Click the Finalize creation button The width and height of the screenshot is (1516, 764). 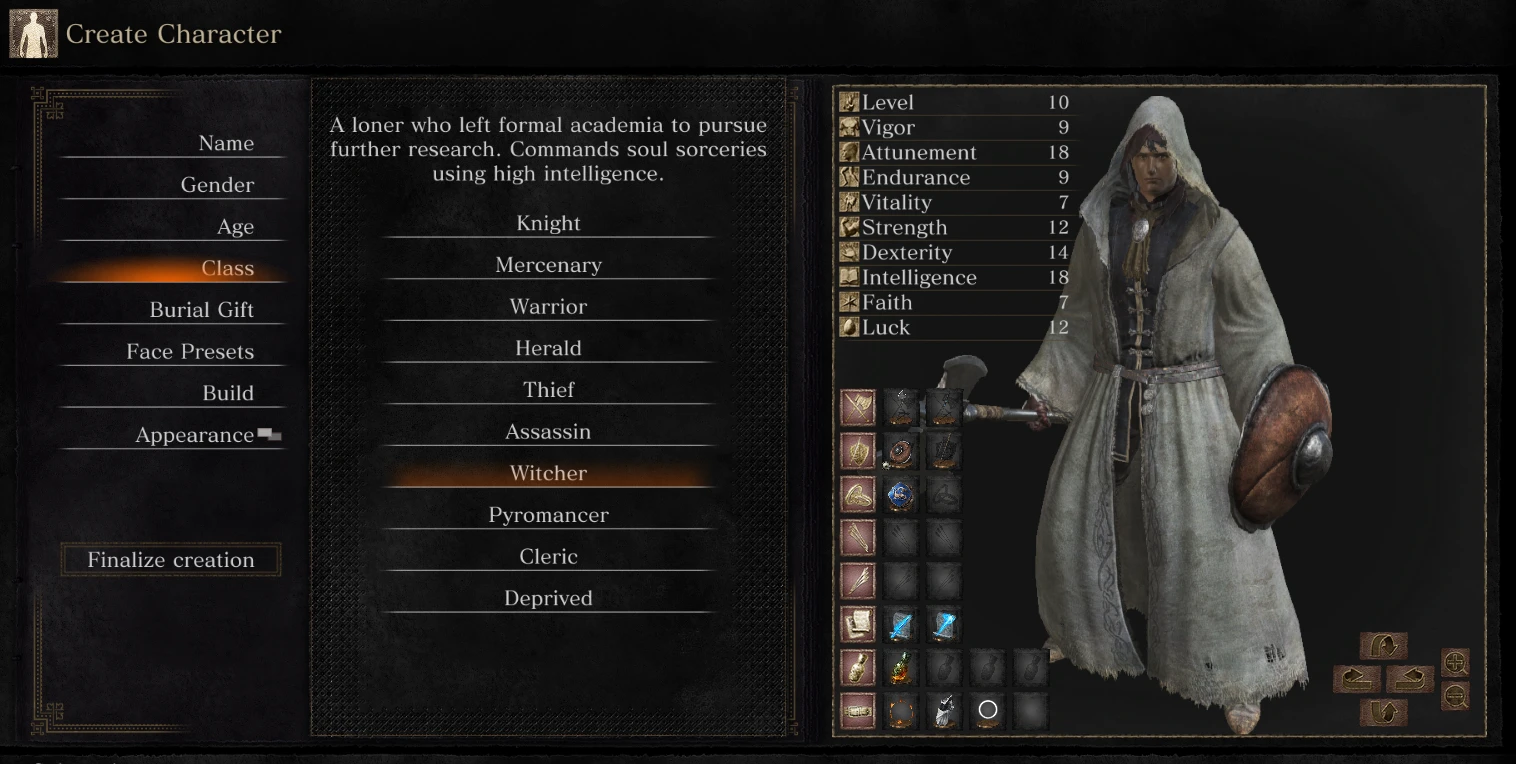pos(170,559)
